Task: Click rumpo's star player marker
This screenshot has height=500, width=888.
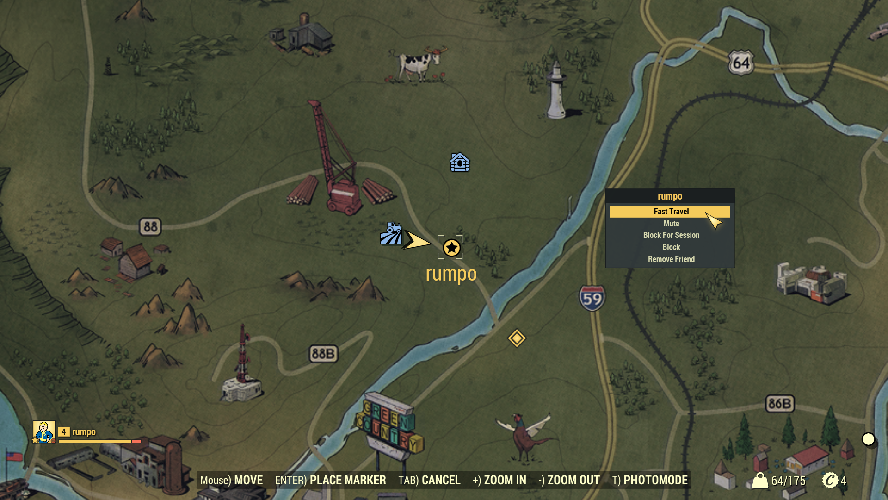Action: click(451, 247)
